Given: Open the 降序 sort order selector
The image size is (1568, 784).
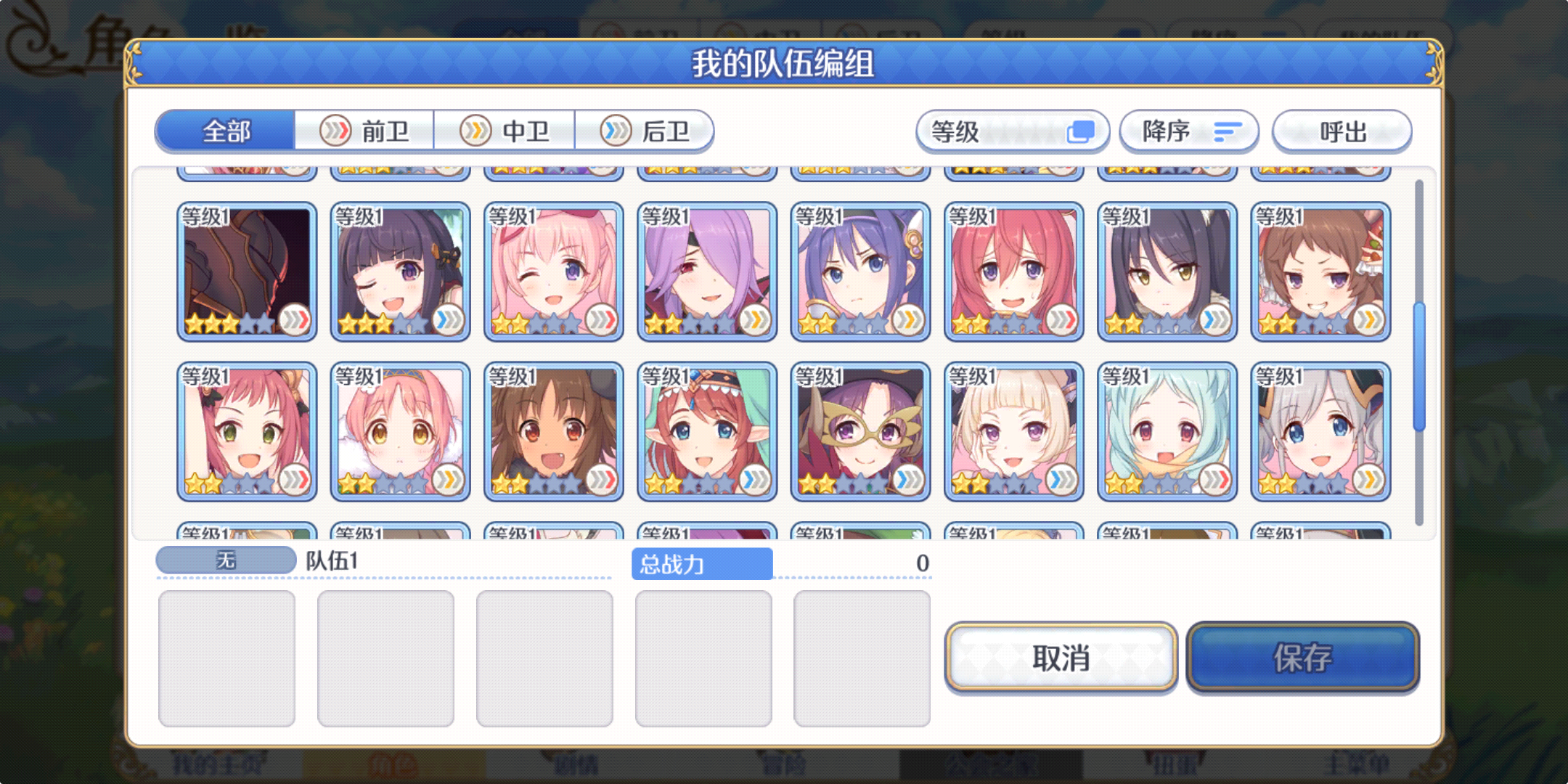Looking at the screenshot, I should [x=1188, y=131].
